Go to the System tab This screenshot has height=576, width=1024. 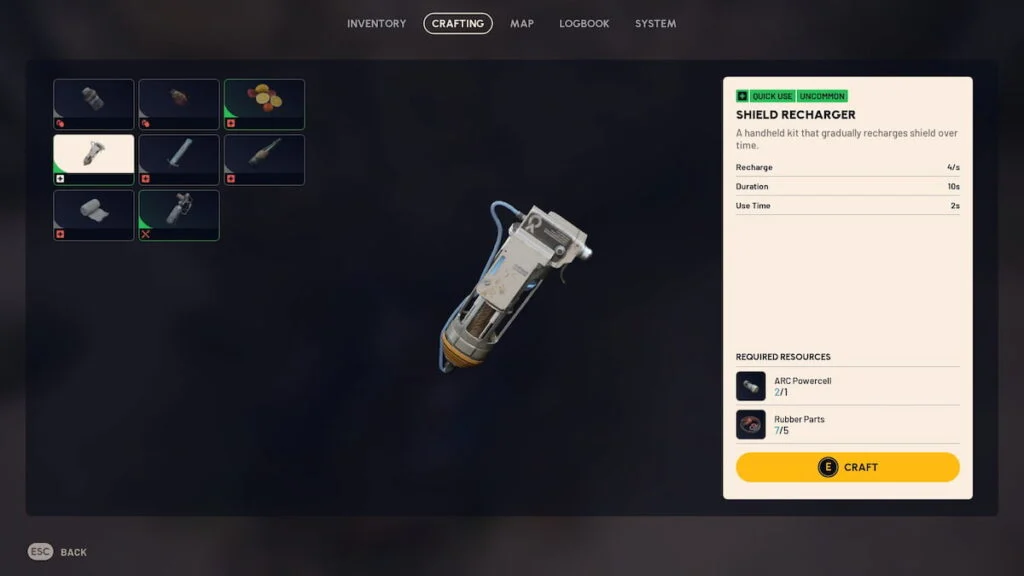[655, 23]
